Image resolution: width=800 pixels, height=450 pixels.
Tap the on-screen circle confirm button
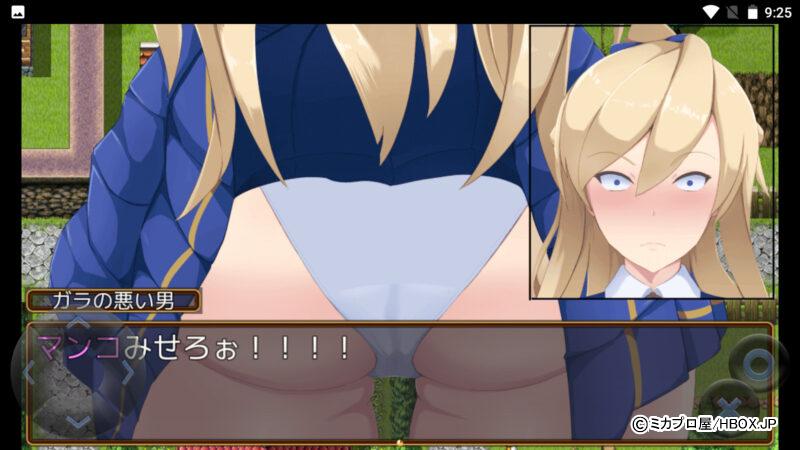pos(756,362)
